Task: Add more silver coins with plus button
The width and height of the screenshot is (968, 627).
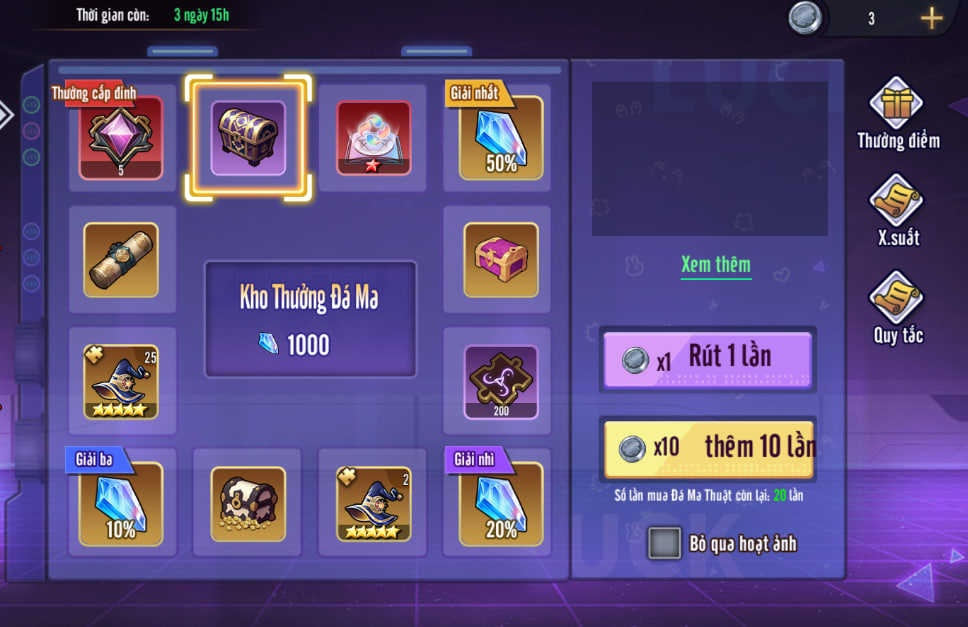Action: point(931,18)
